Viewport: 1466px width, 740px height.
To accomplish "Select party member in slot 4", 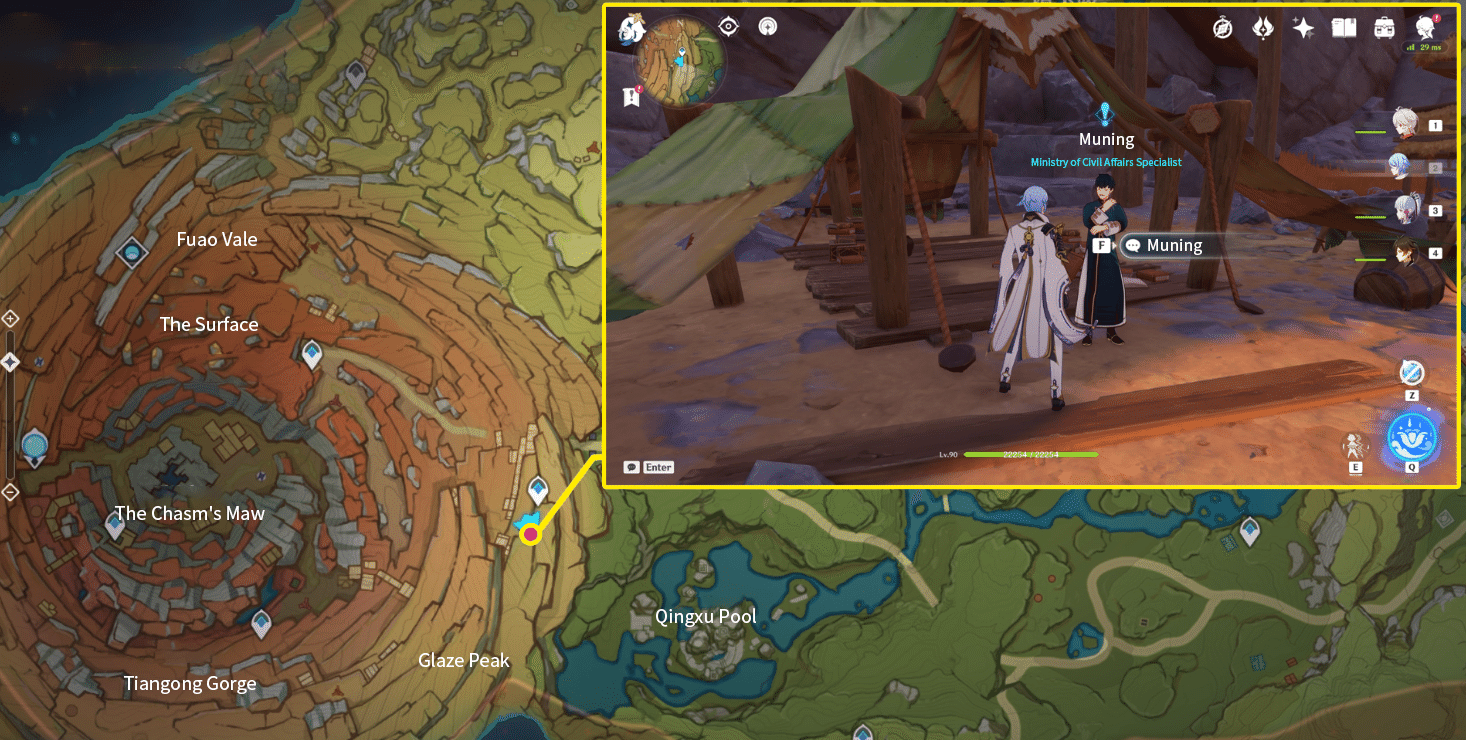I will coord(1403,253).
